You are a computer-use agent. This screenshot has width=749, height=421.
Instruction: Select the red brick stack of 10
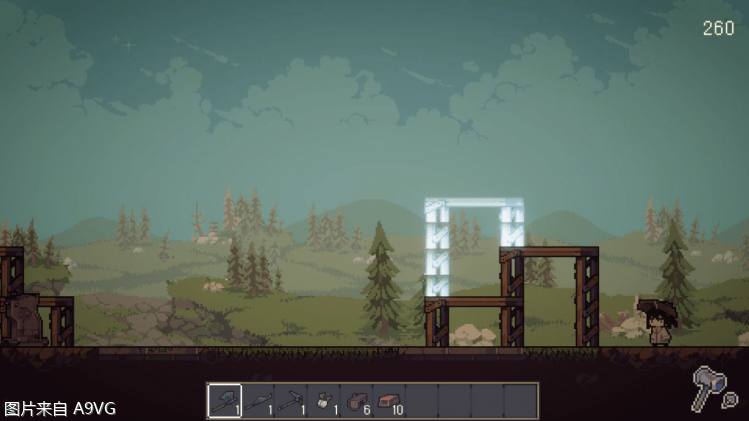389,401
